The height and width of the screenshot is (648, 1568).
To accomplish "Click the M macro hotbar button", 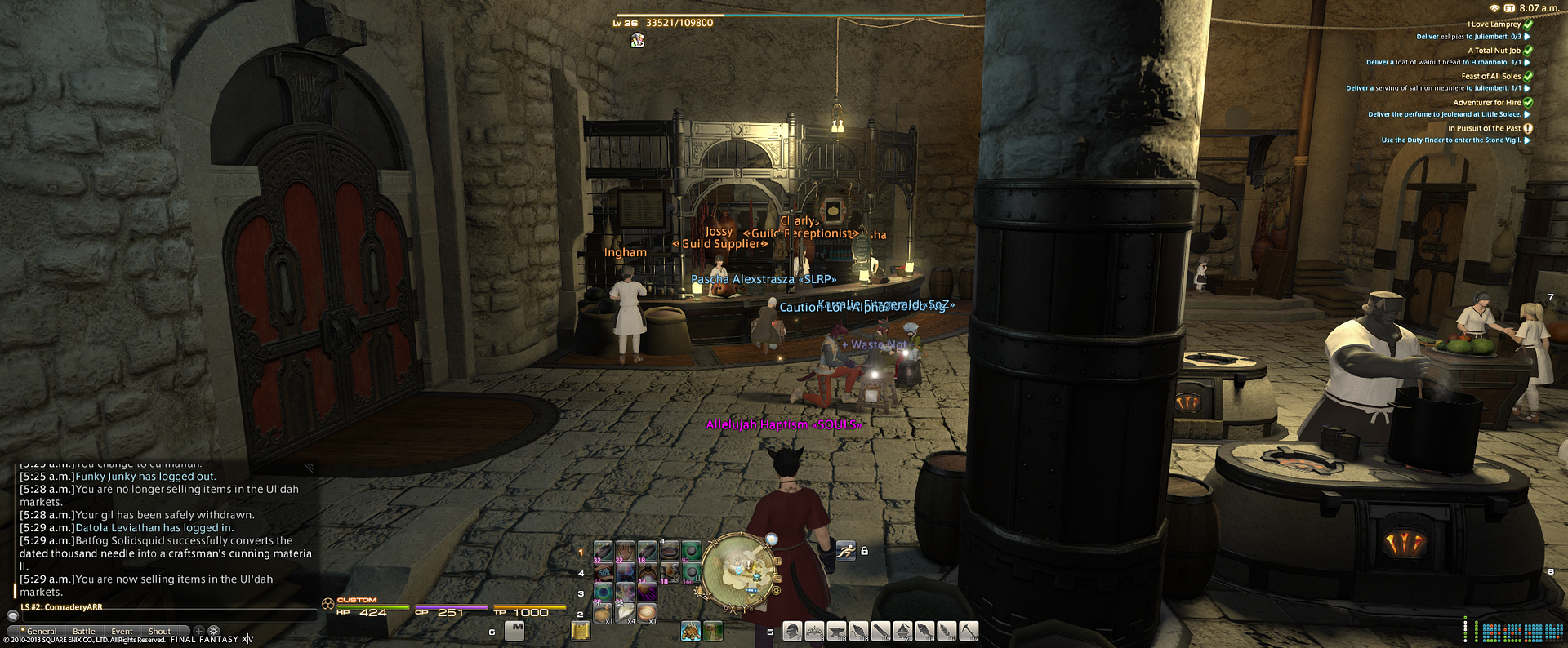I will [514, 630].
